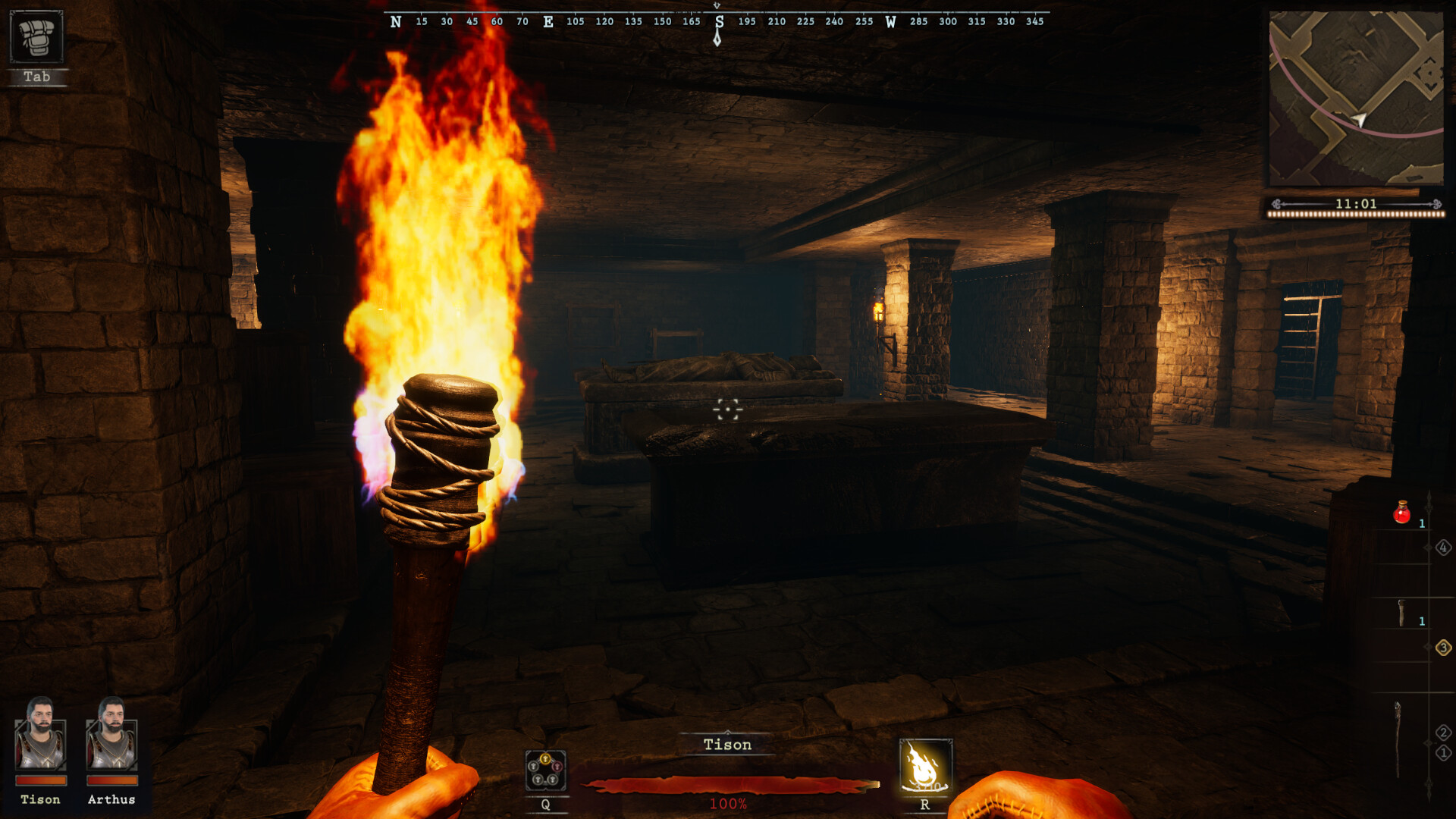This screenshot has width=1456, height=819.
Task: Click the Tison name banner above the health bar
Action: (726, 745)
